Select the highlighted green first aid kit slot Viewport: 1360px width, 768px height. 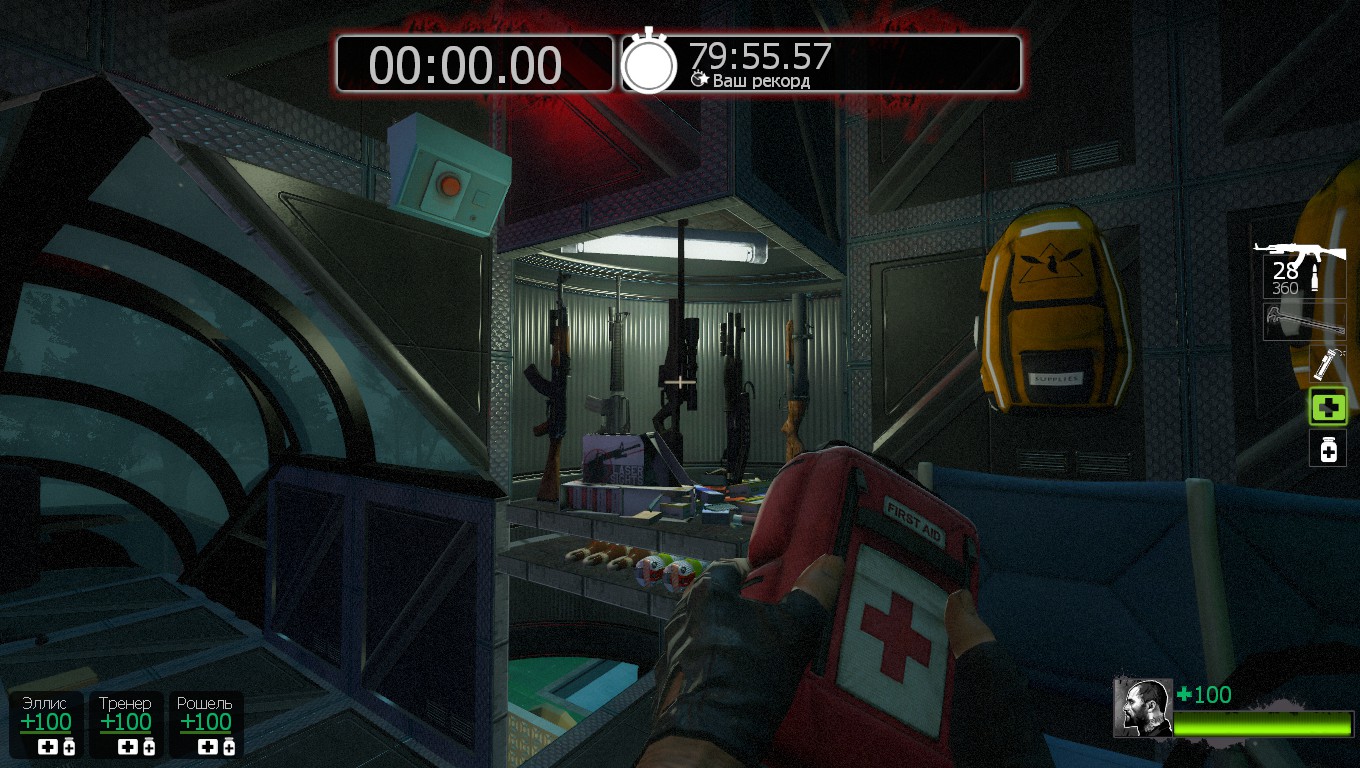point(1328,407)
